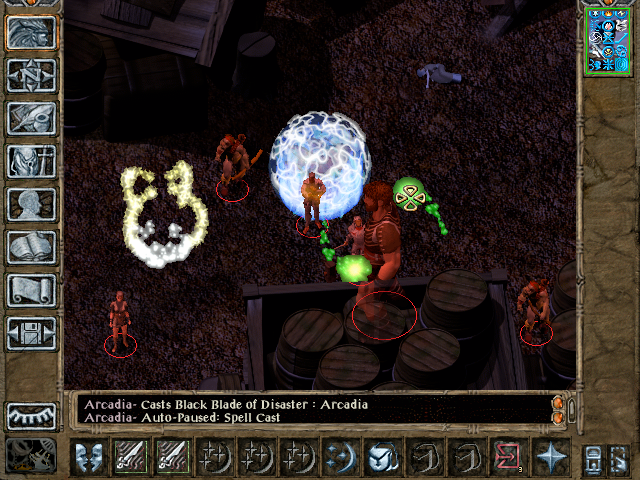
Task: Activate the talk masks button
Action: (89, 457)
